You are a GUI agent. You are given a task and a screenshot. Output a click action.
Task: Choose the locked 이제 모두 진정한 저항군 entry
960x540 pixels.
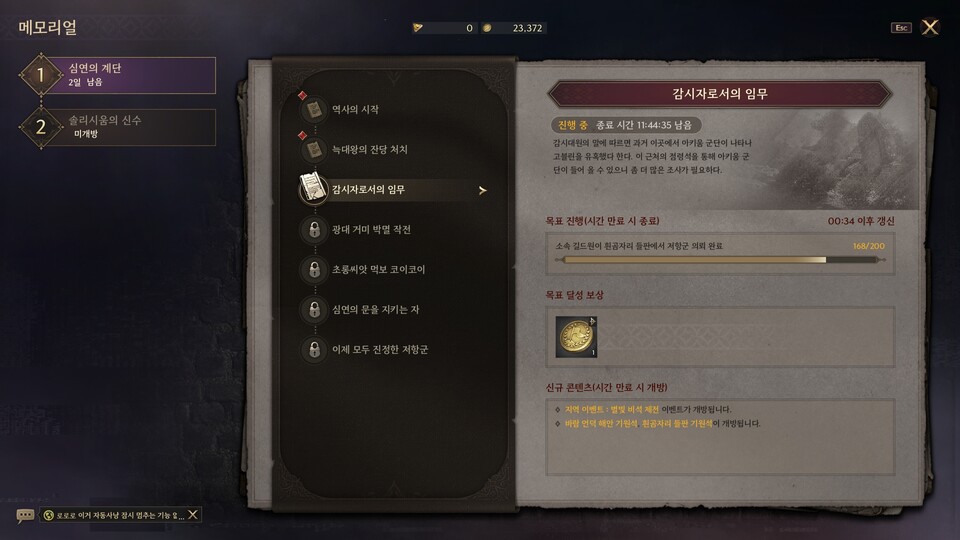[x=379, y=350]
